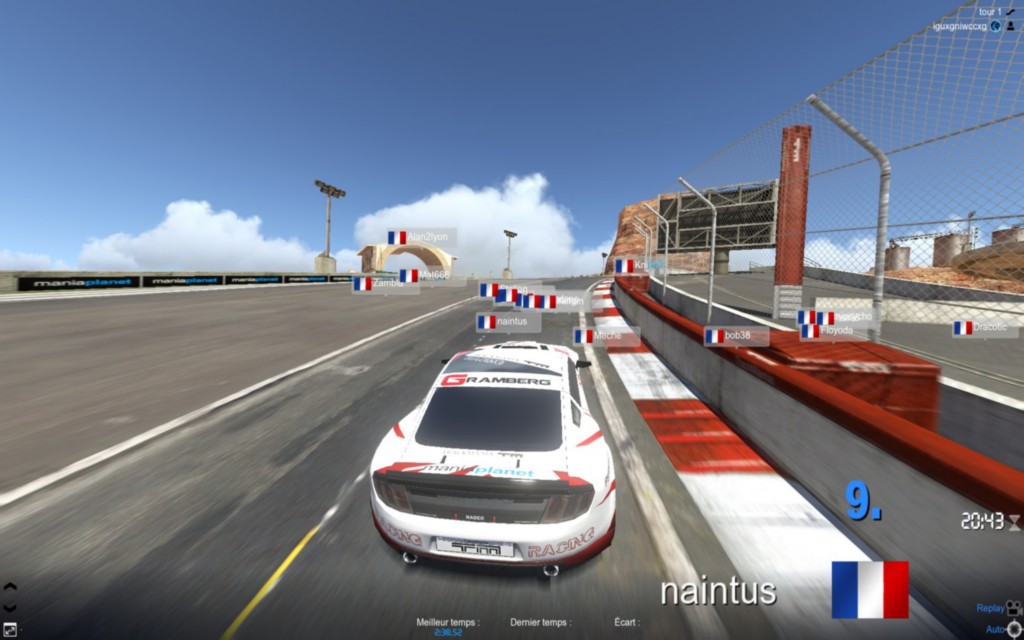Open the player silhouette icon
Viewport: 1024px width, 640px height.
click(x=1010, y=26)
